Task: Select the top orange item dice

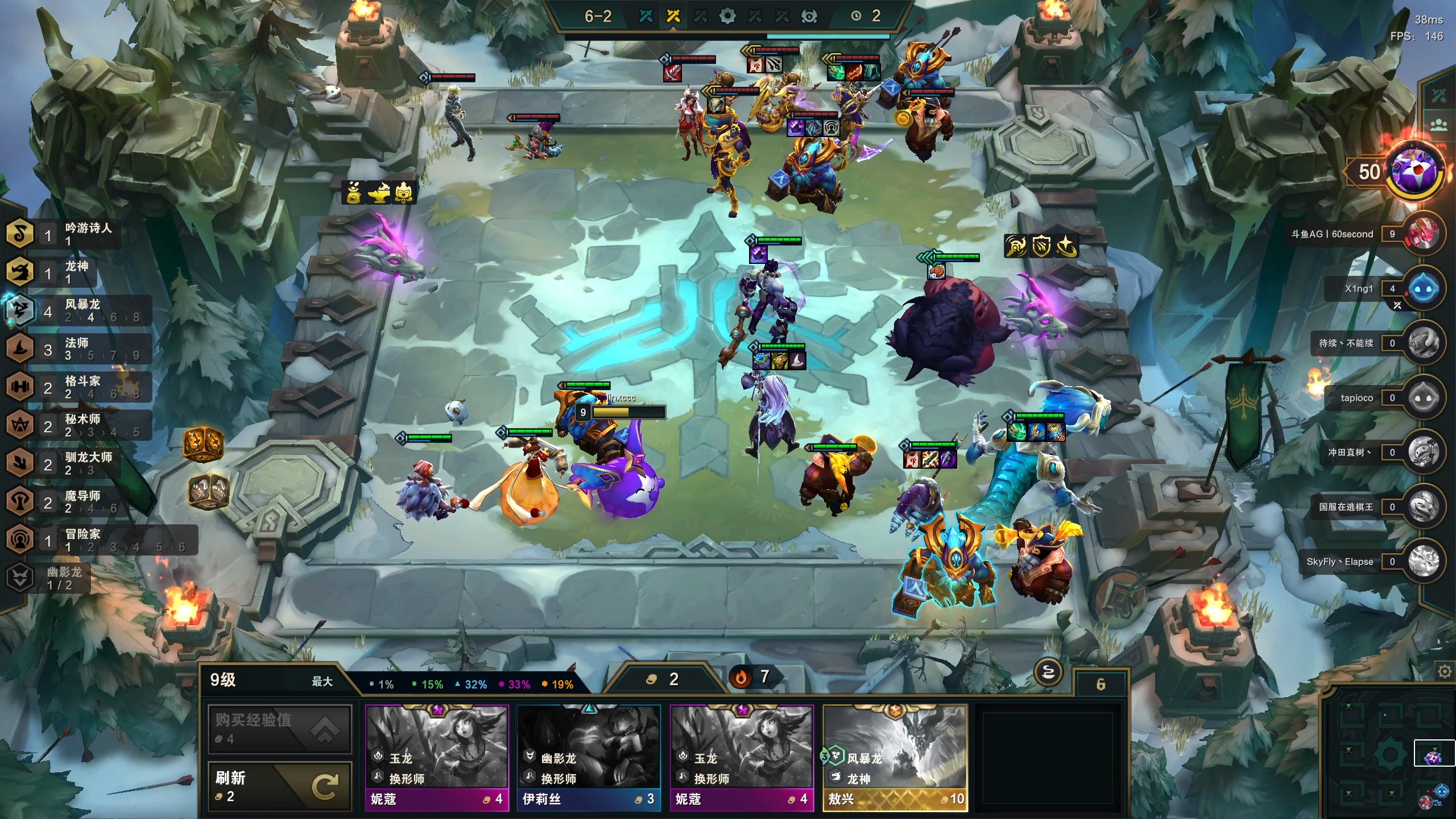Action: click(x=203, y=442)
